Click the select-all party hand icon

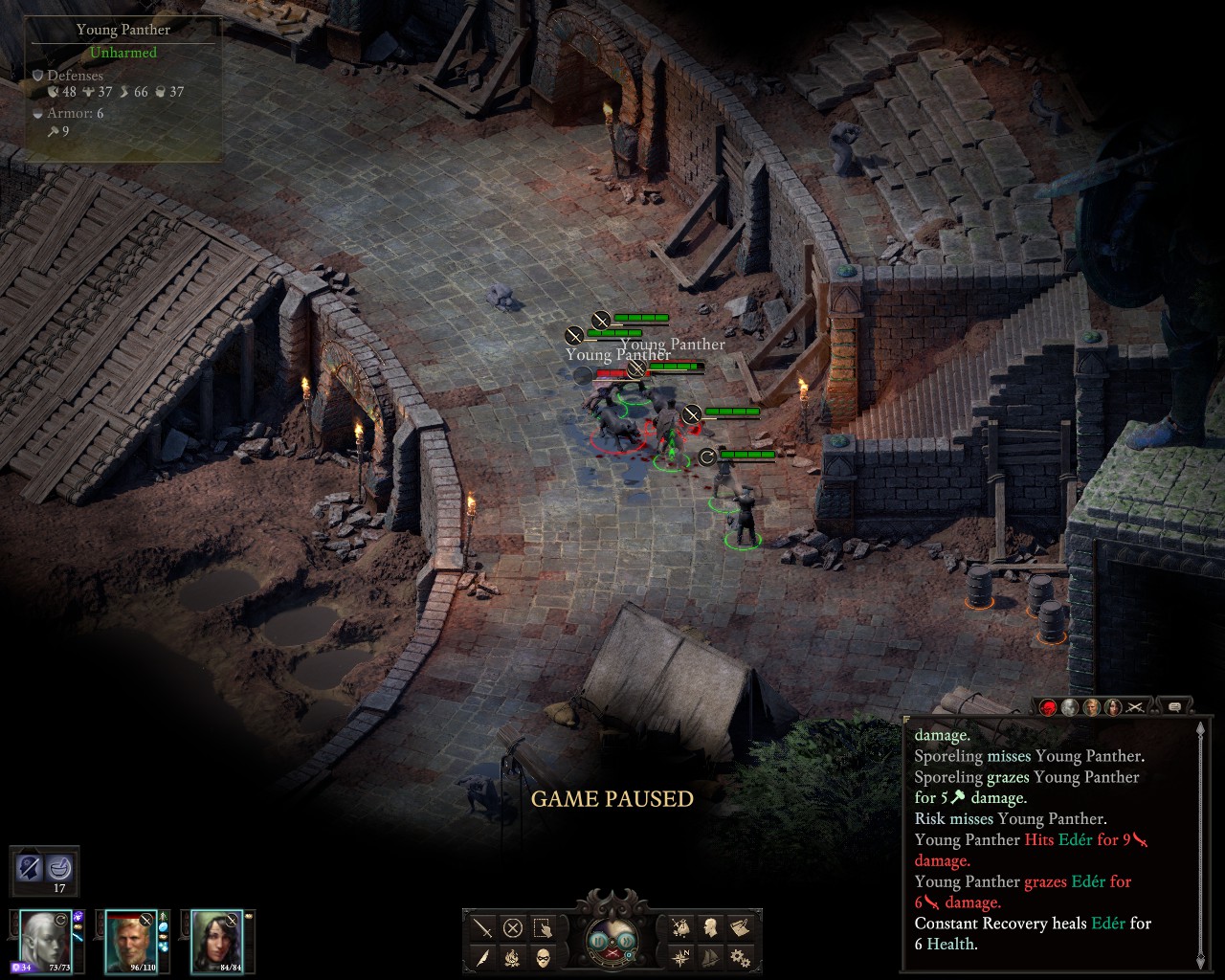[x=543, y=927]
